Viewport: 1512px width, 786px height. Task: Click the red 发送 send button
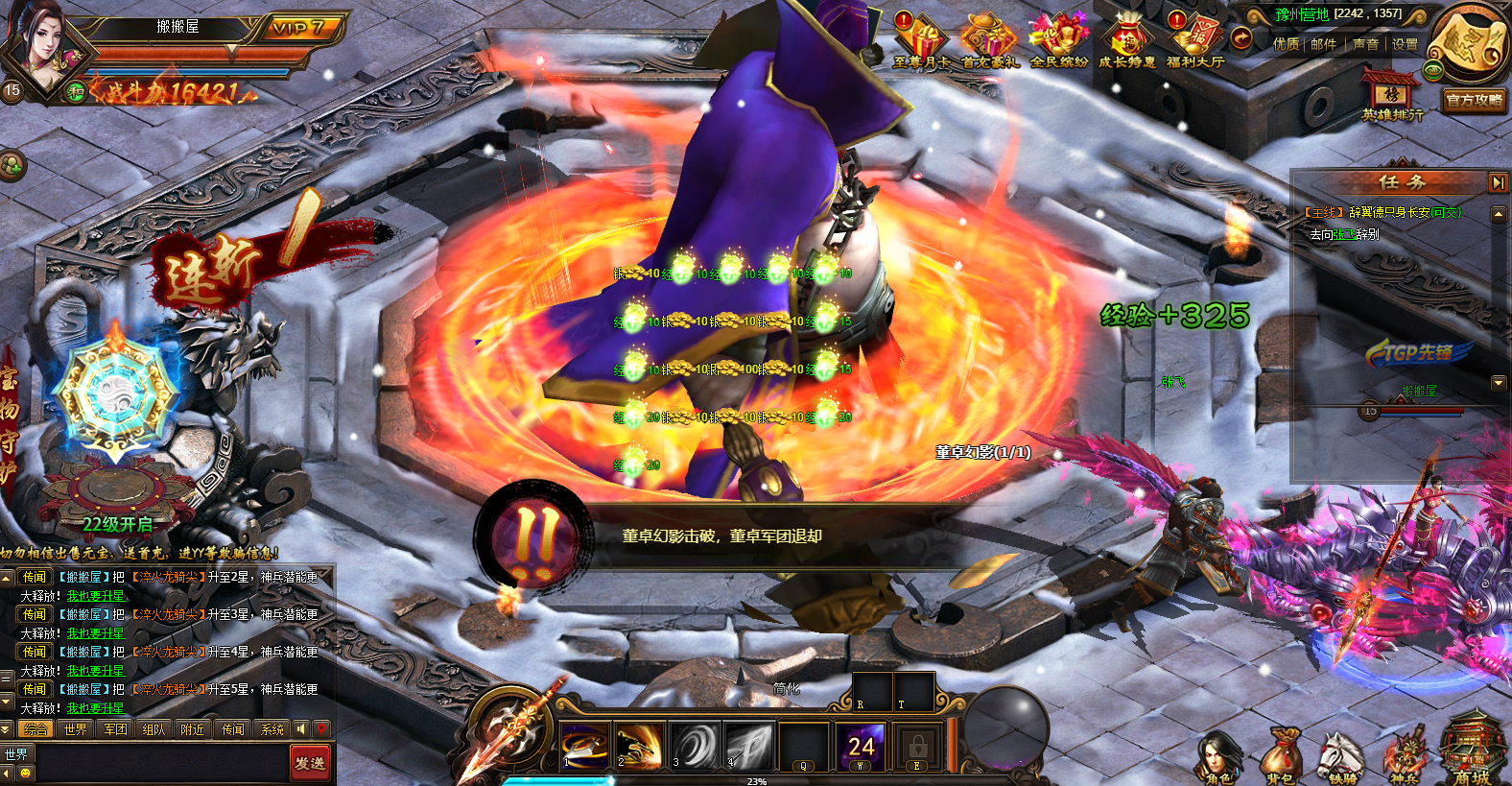coord(310,763)
